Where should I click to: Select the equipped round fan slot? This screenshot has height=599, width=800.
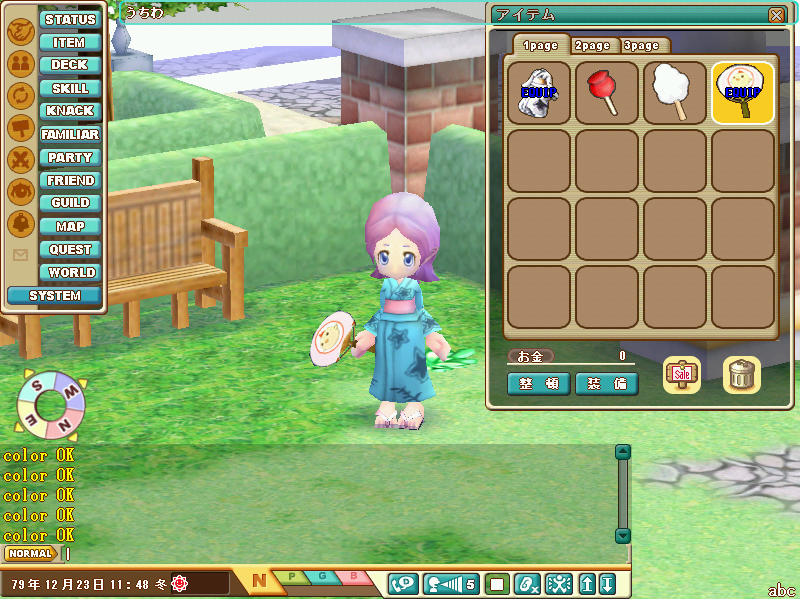coord(743,93)
